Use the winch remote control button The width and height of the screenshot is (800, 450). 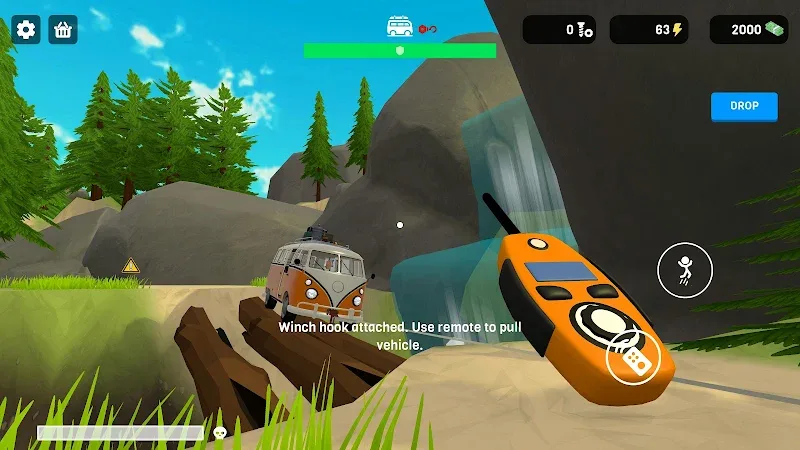(x=633, y=361)
